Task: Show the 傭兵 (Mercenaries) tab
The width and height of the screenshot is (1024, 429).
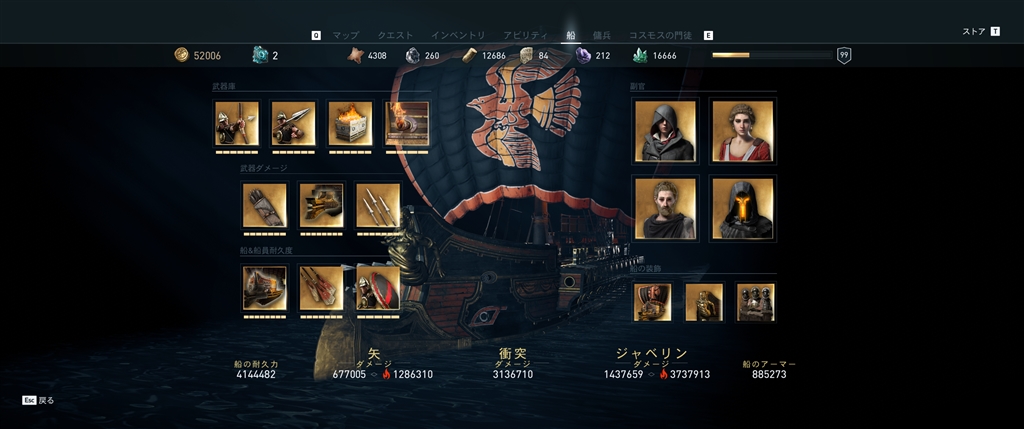Action: pyautogui.click(x=601, y=35)
